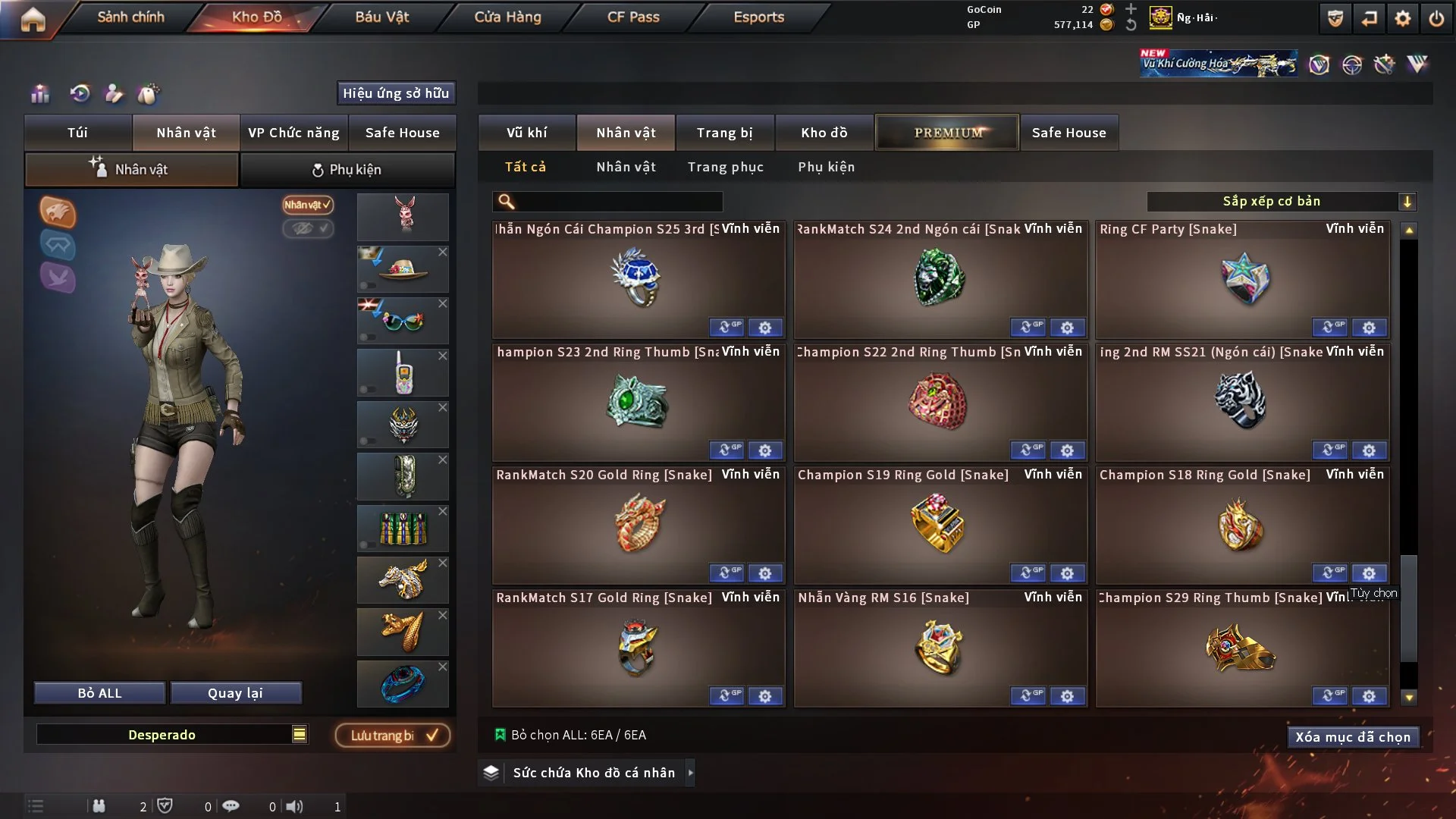Open the Sắp xếp cơ bản dropdown

tap(1281, 201)
